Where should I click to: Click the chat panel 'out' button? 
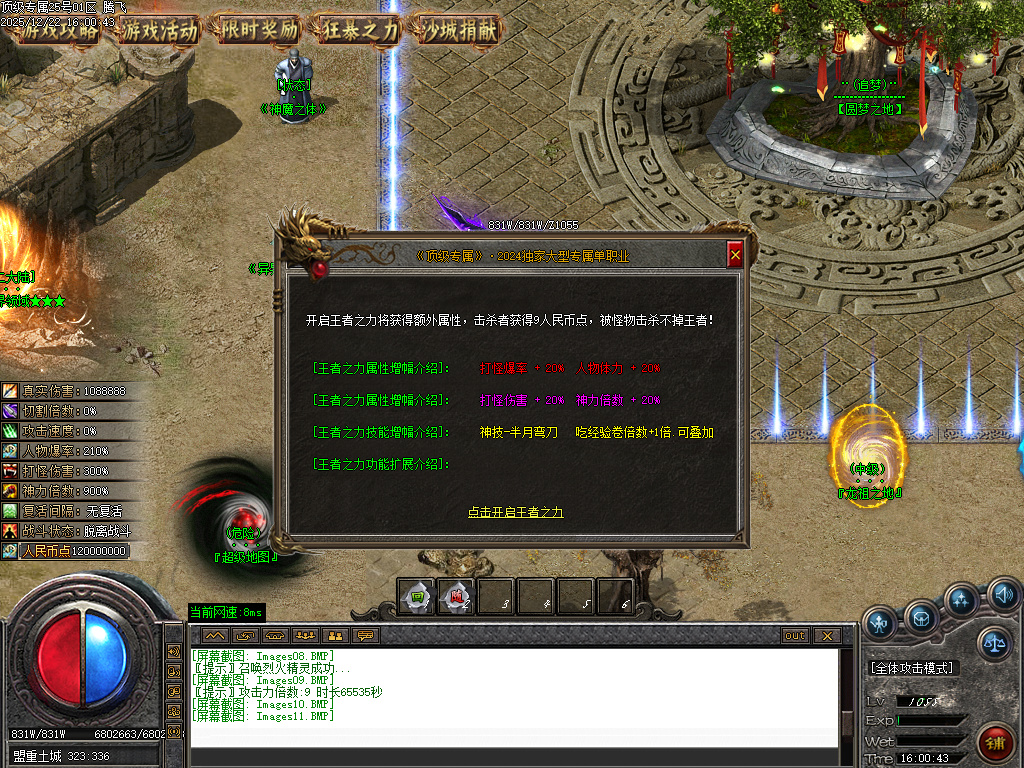(795, 635)
